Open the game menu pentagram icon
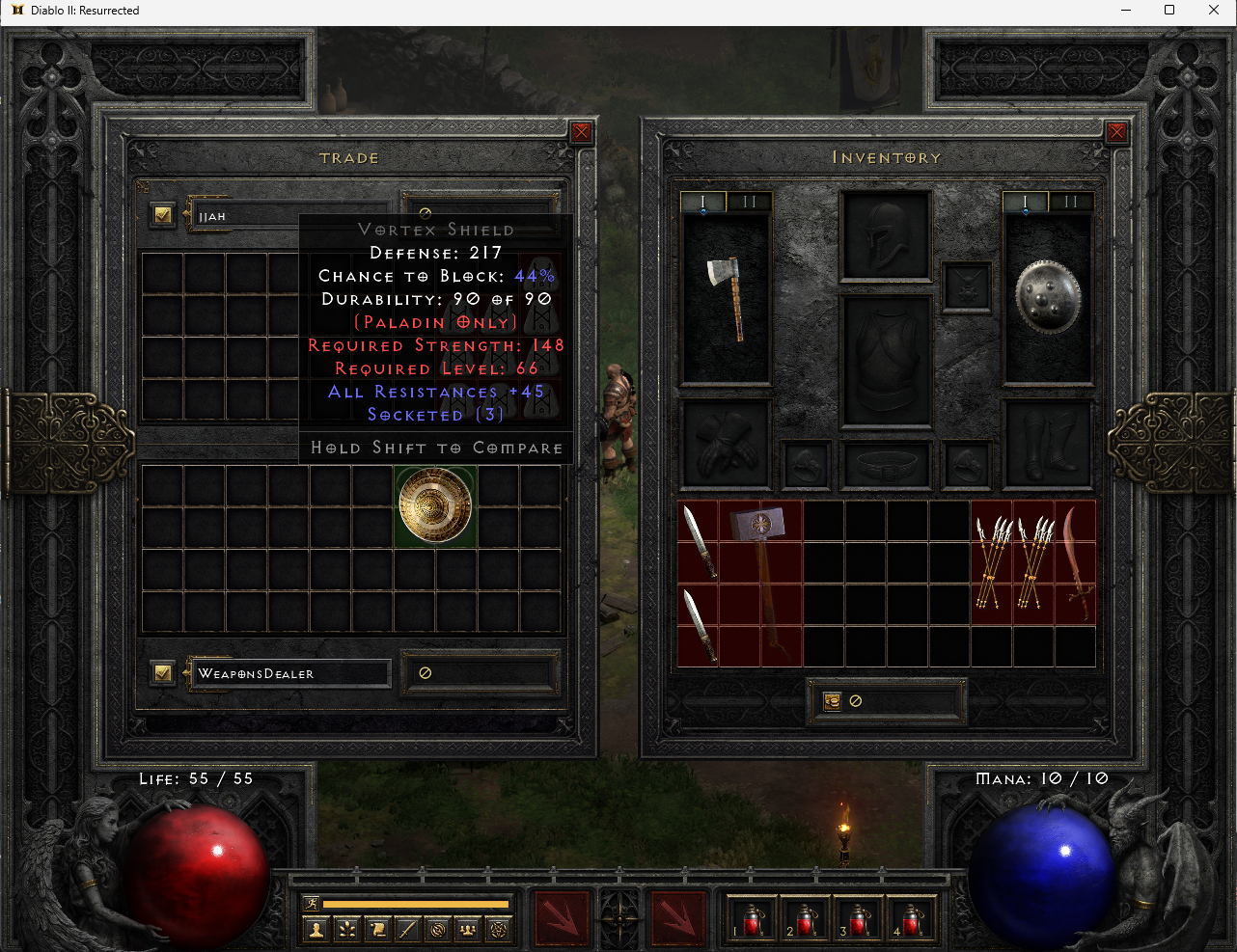The image size is (1237, 952). point(498,930)
